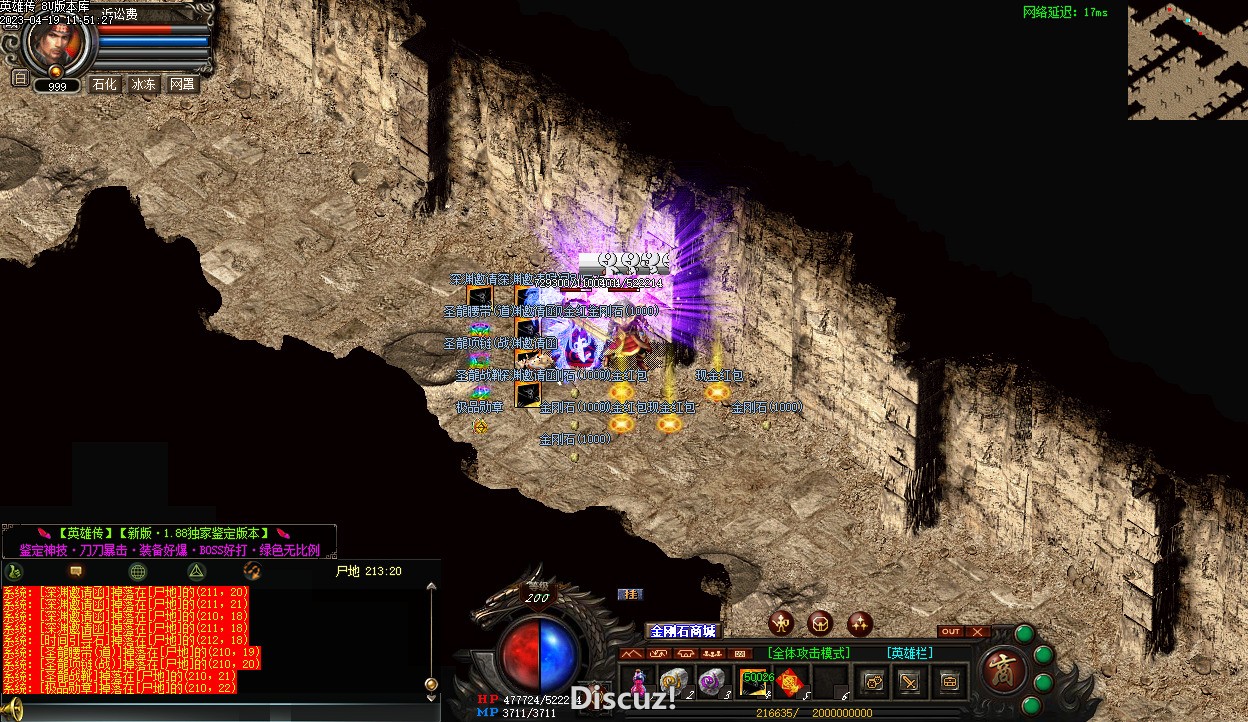This screenshot has height=722, width=1248.
Task: Click the golden horn speaker icon
Action: [x=13, y=708]
